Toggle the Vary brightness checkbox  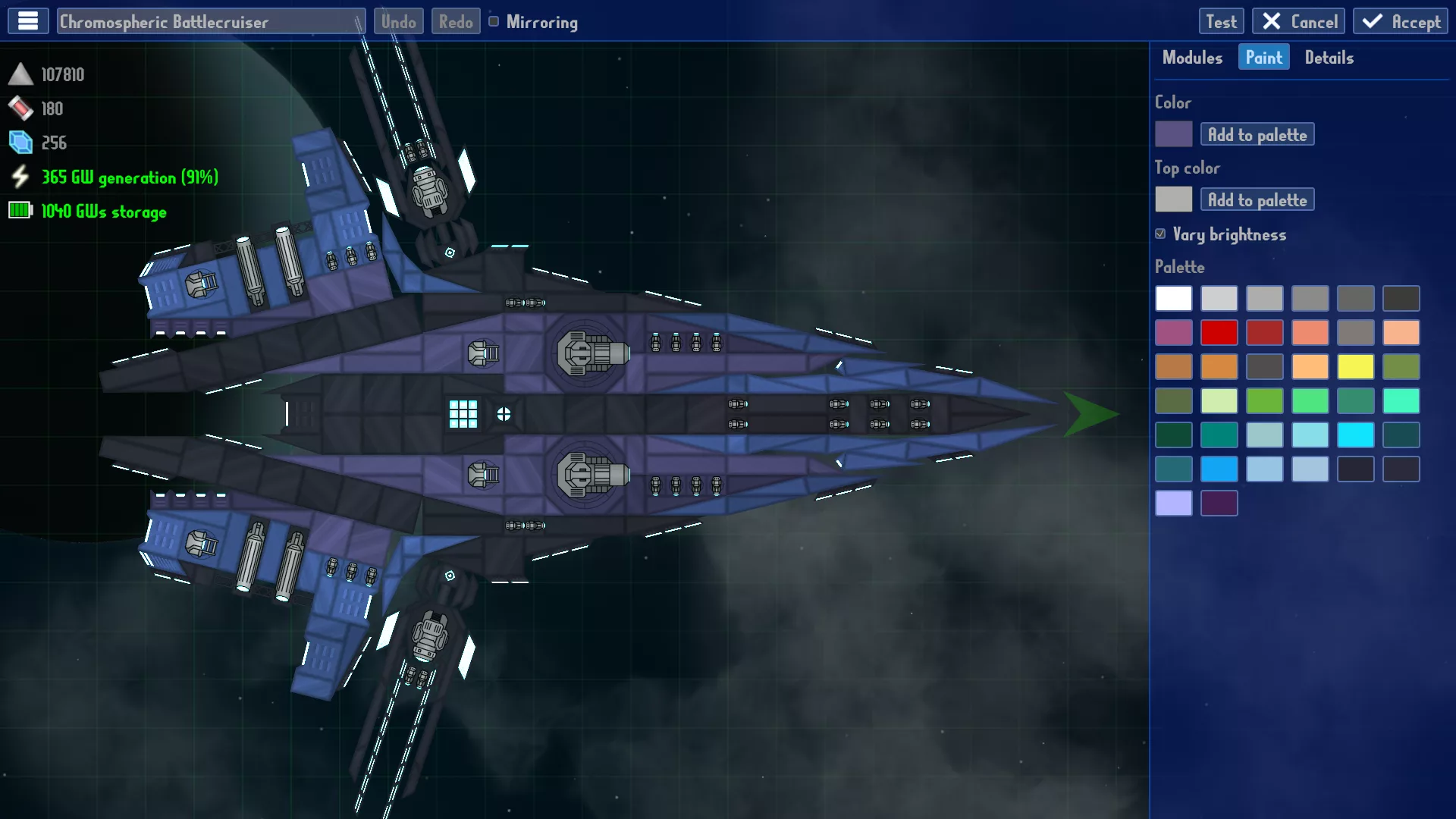tap(1160, 234)
